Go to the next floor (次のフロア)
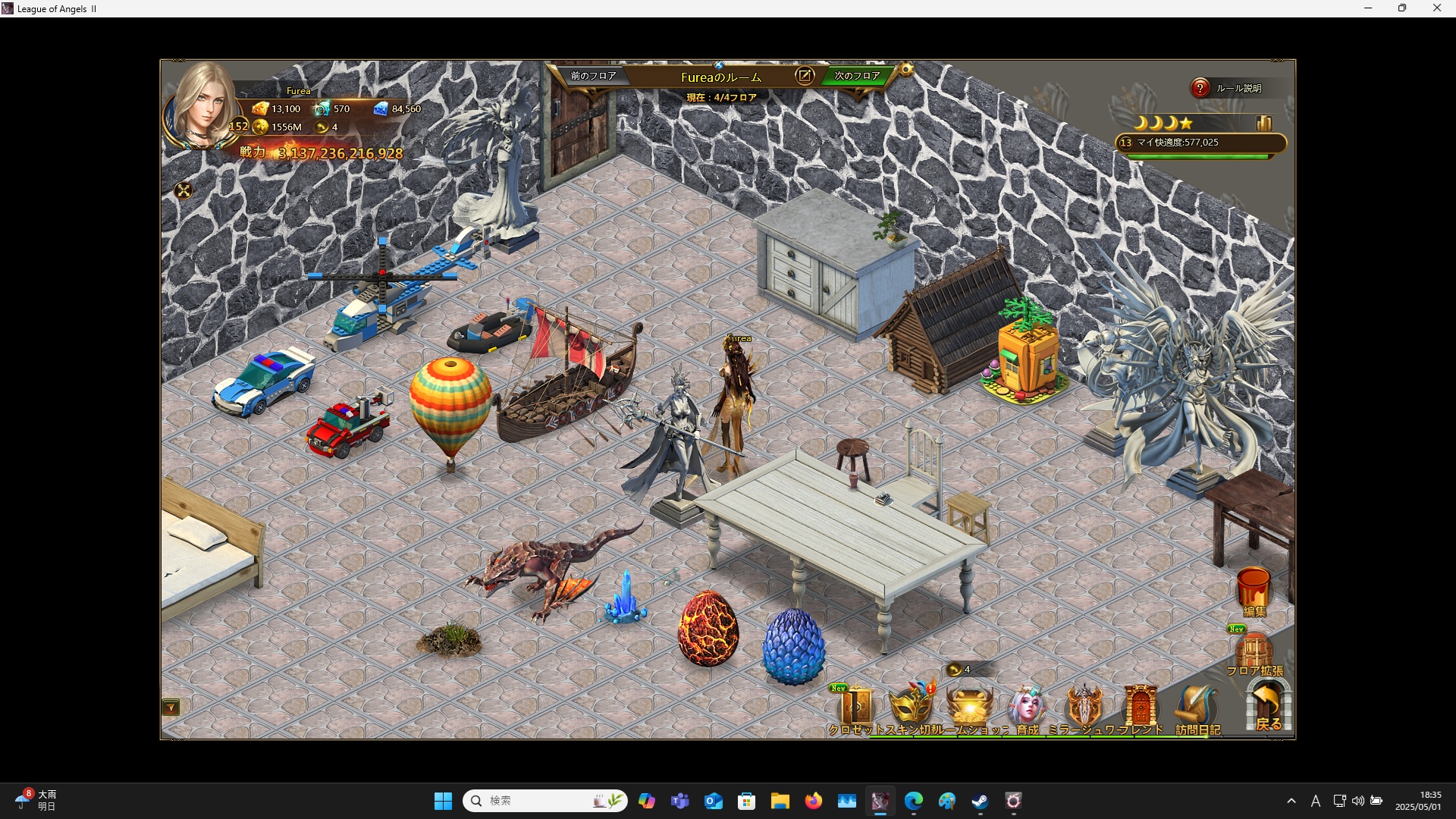Viewport: 1456px width, 819px height. [x=857, y=76]
